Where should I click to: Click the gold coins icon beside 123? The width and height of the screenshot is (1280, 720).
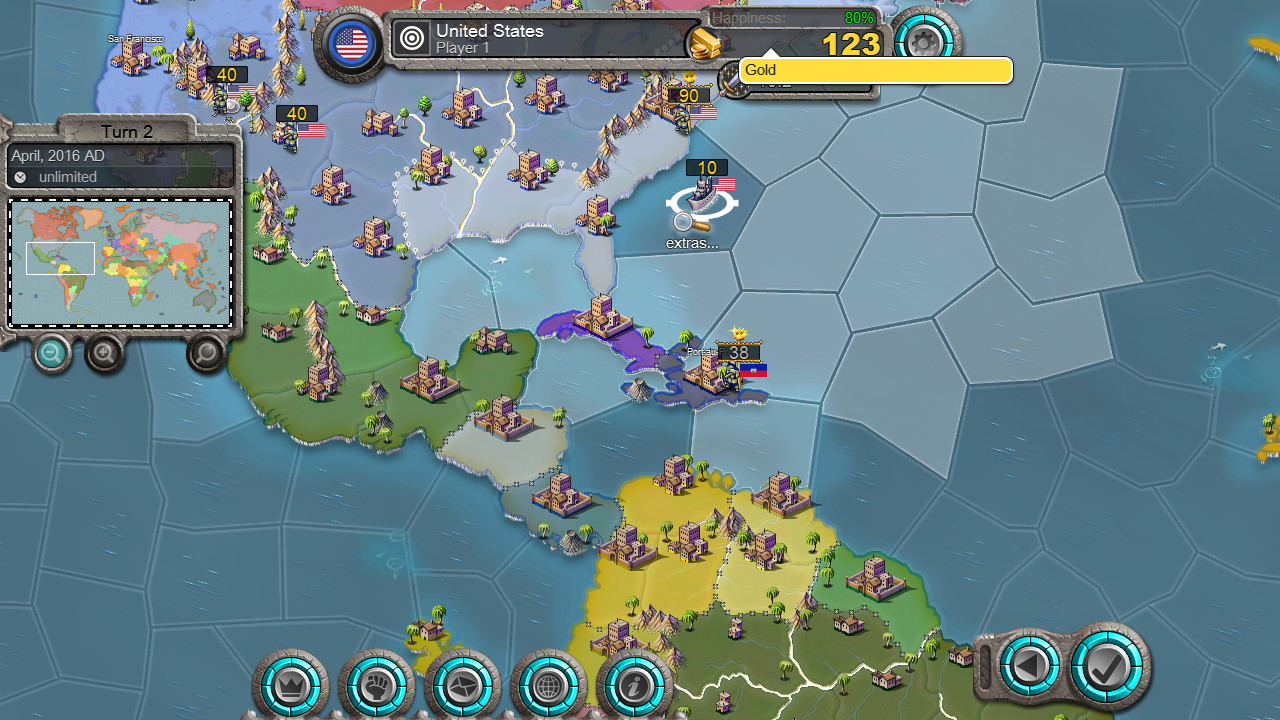pos(706,45)
